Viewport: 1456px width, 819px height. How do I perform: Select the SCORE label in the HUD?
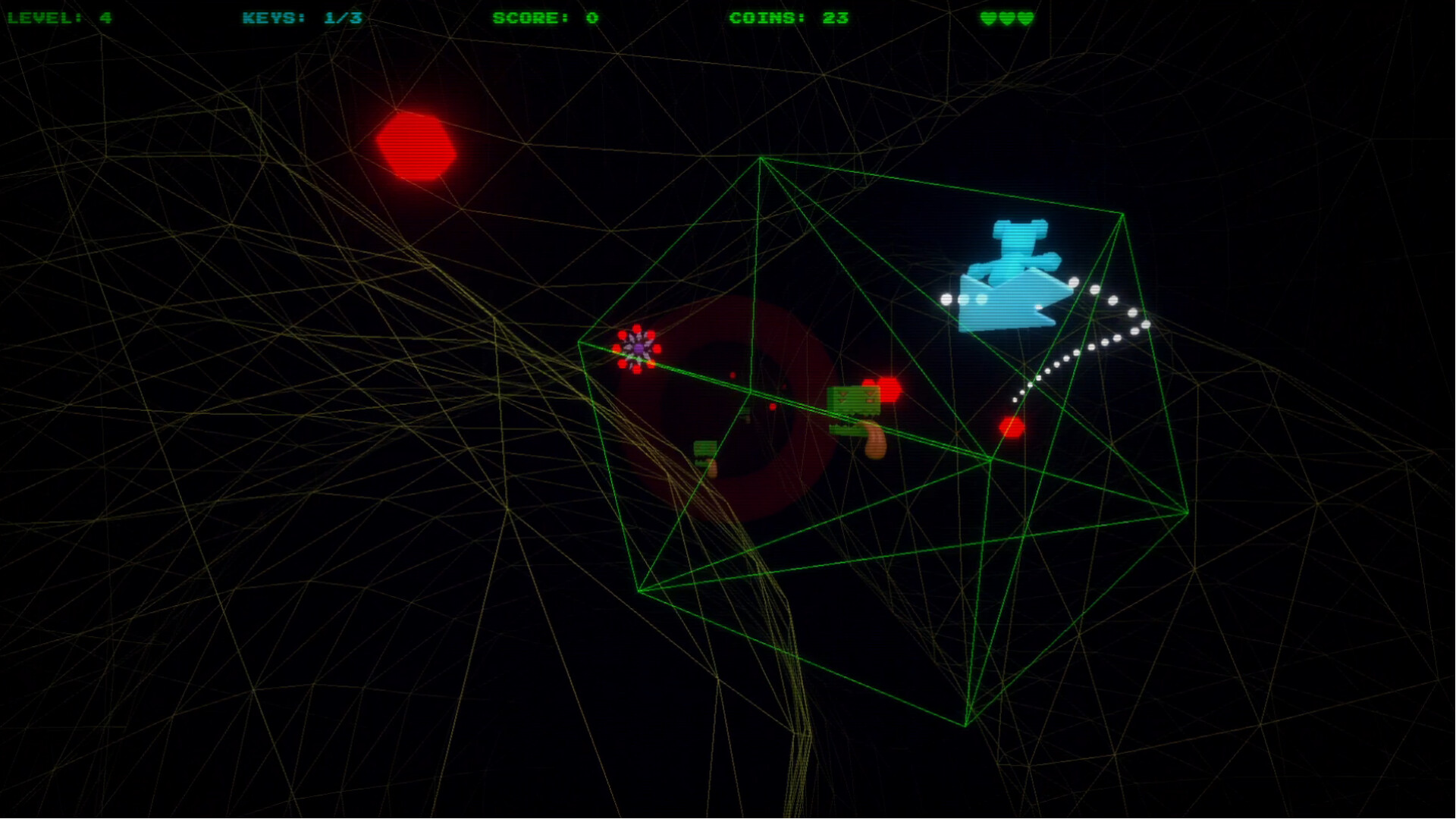pos(525,18)
